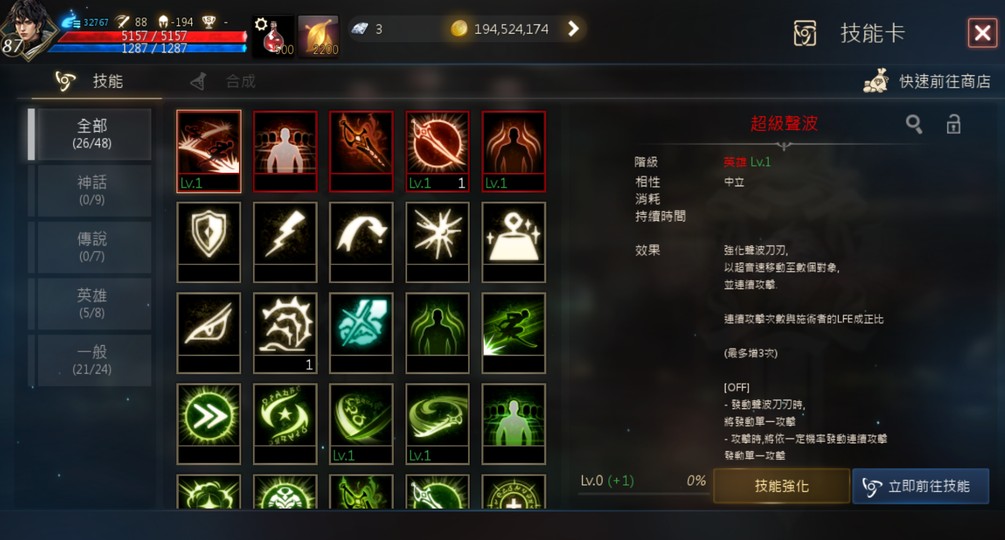Close the skill card window
The height and width of the screenshot is (540, 1005).
[x=981, y=33]
